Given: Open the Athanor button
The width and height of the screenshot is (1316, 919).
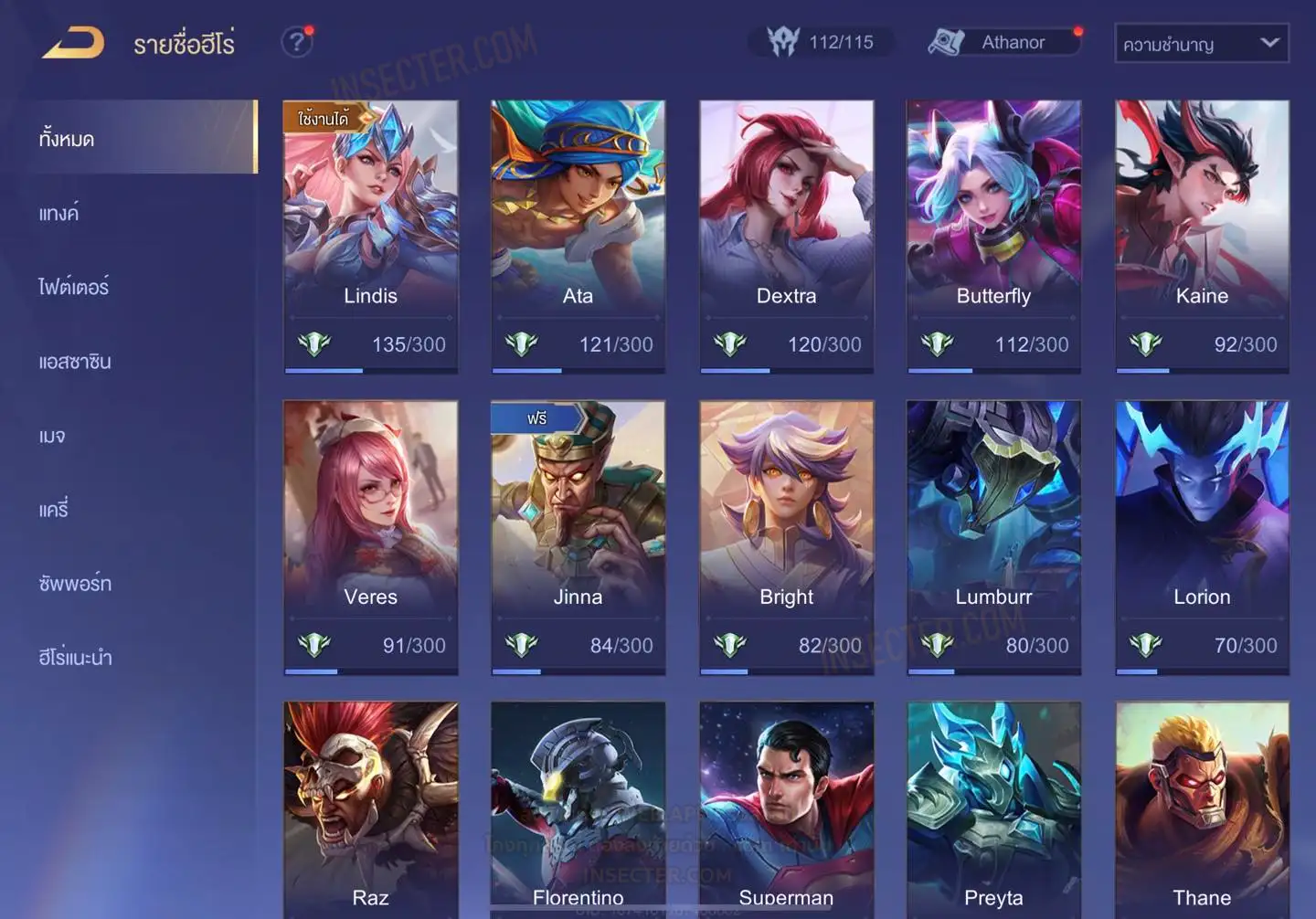Looking at the screenshot, I should pyautogui.click(x=1003, y=42).
